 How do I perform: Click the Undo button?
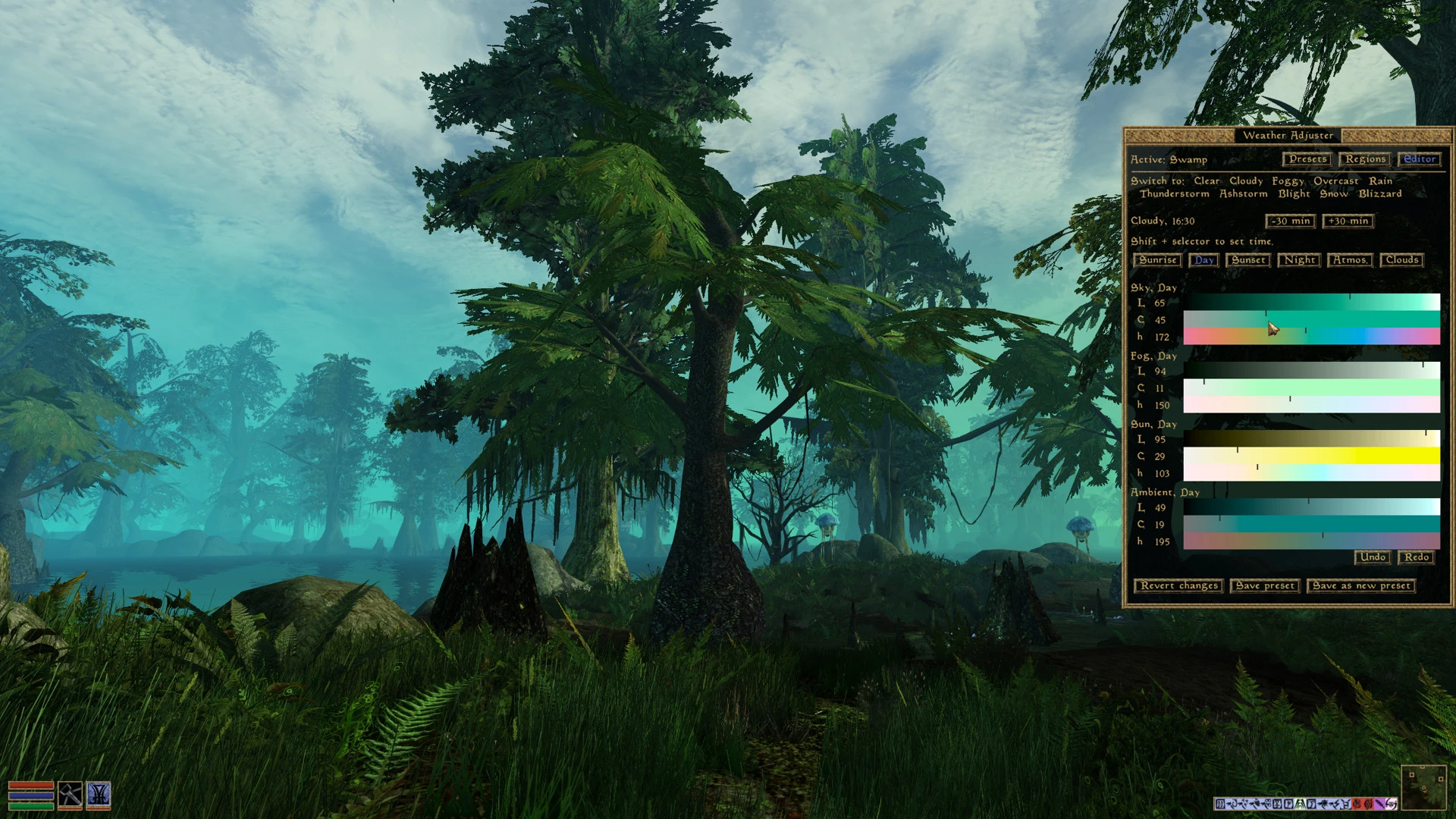pyautogui.click(x=1373, y=557)
